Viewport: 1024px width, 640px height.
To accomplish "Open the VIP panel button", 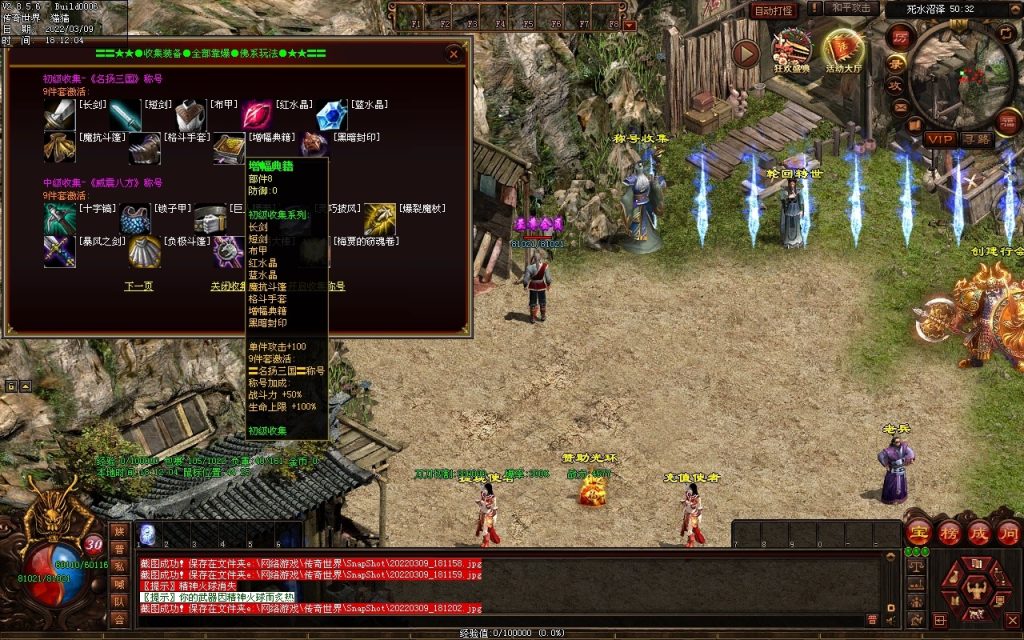I will pyautogui.click(x=939, y=138).
